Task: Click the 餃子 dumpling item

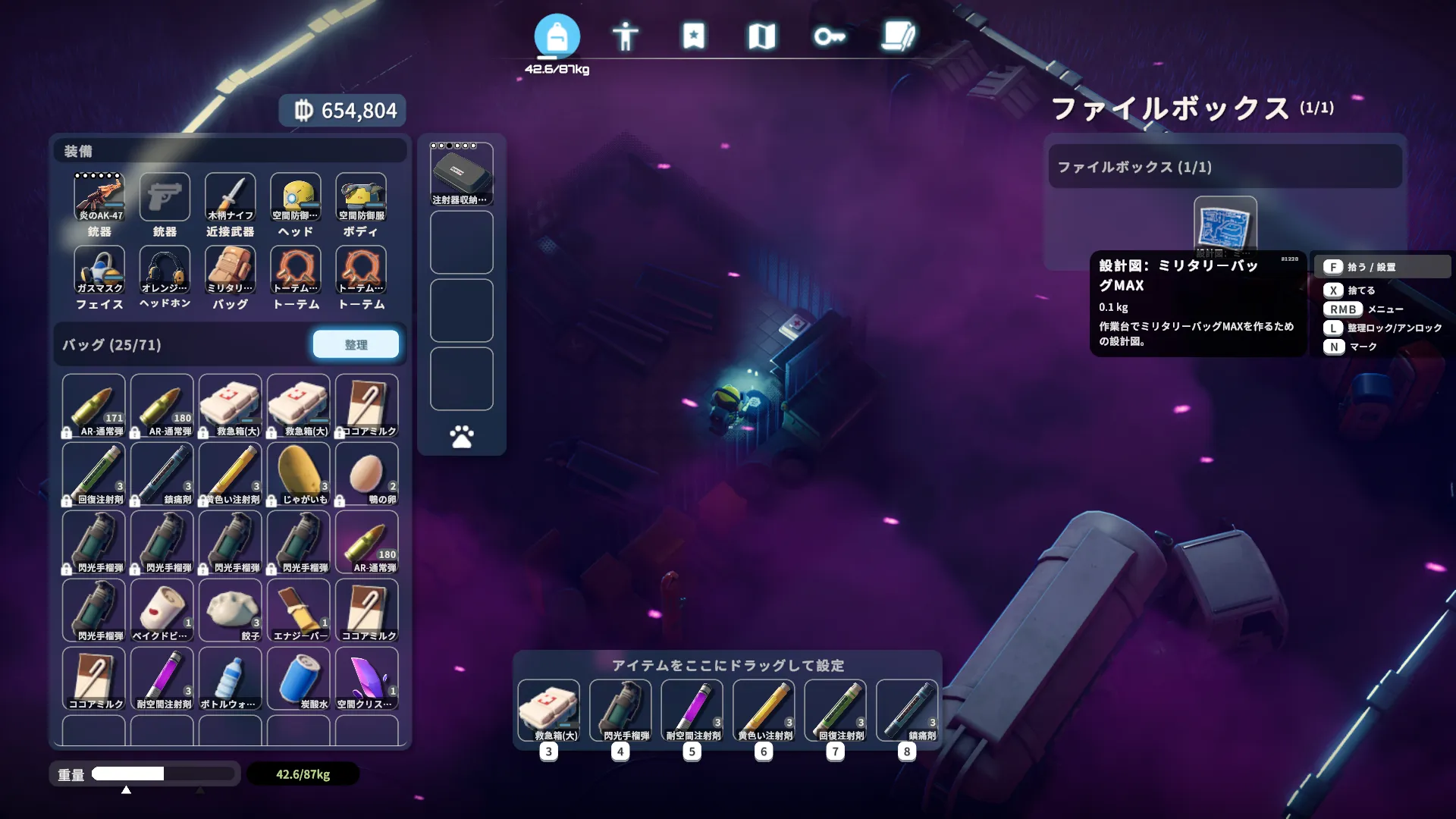Action: click(x=231, y=610)
